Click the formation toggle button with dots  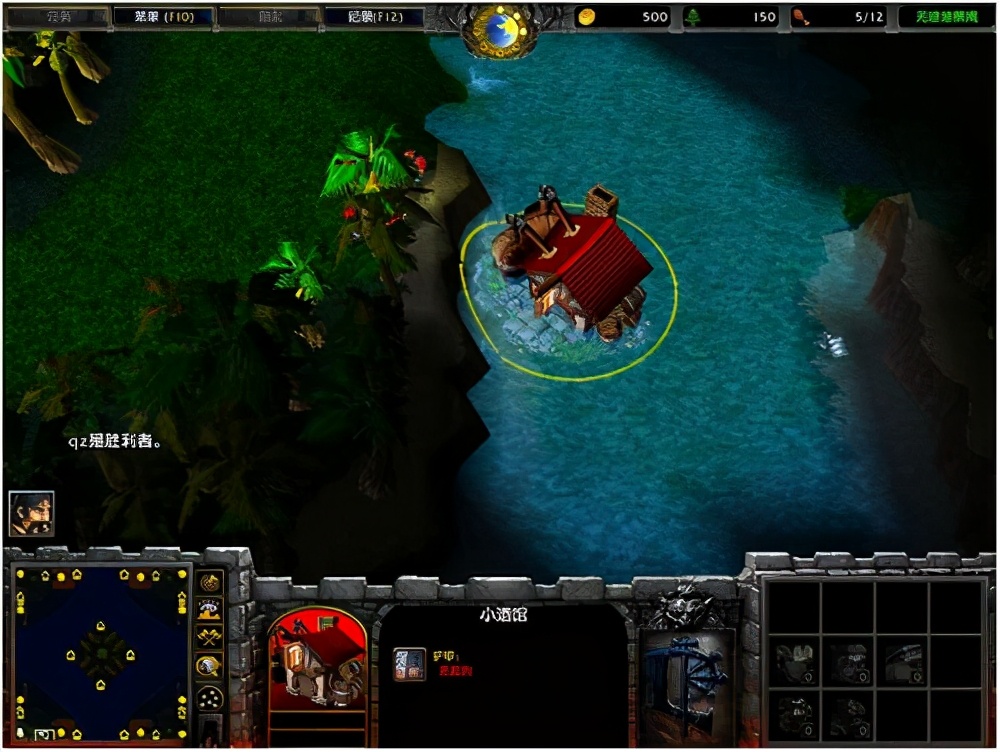tap(210, 697)
